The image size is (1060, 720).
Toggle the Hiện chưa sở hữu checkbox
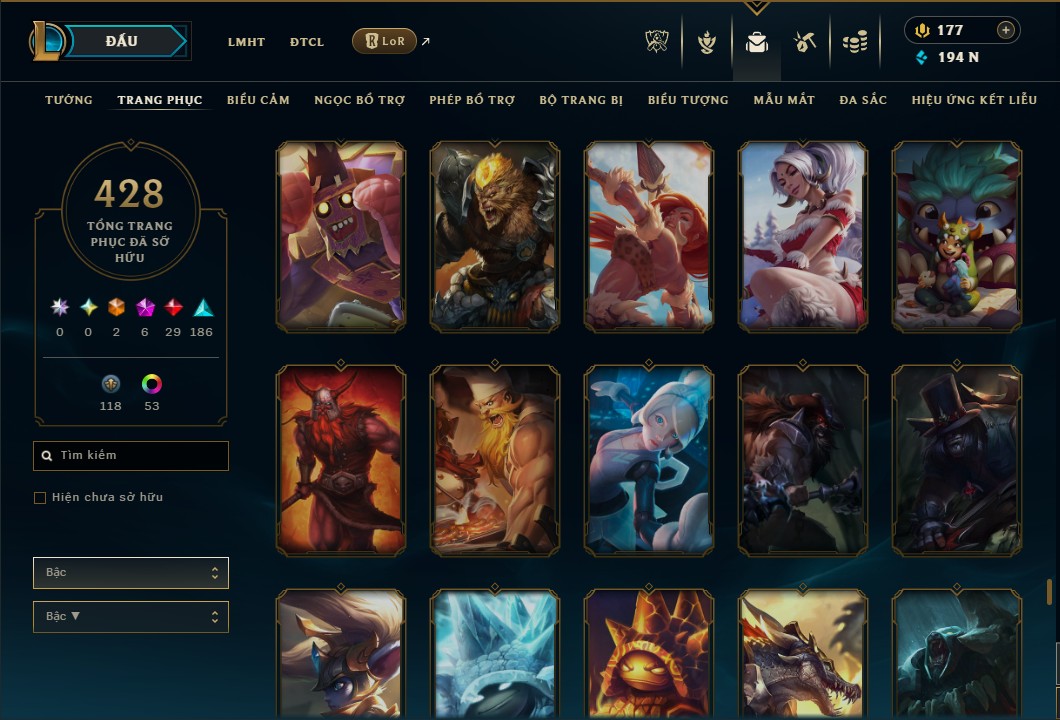[x=40, y=498]
